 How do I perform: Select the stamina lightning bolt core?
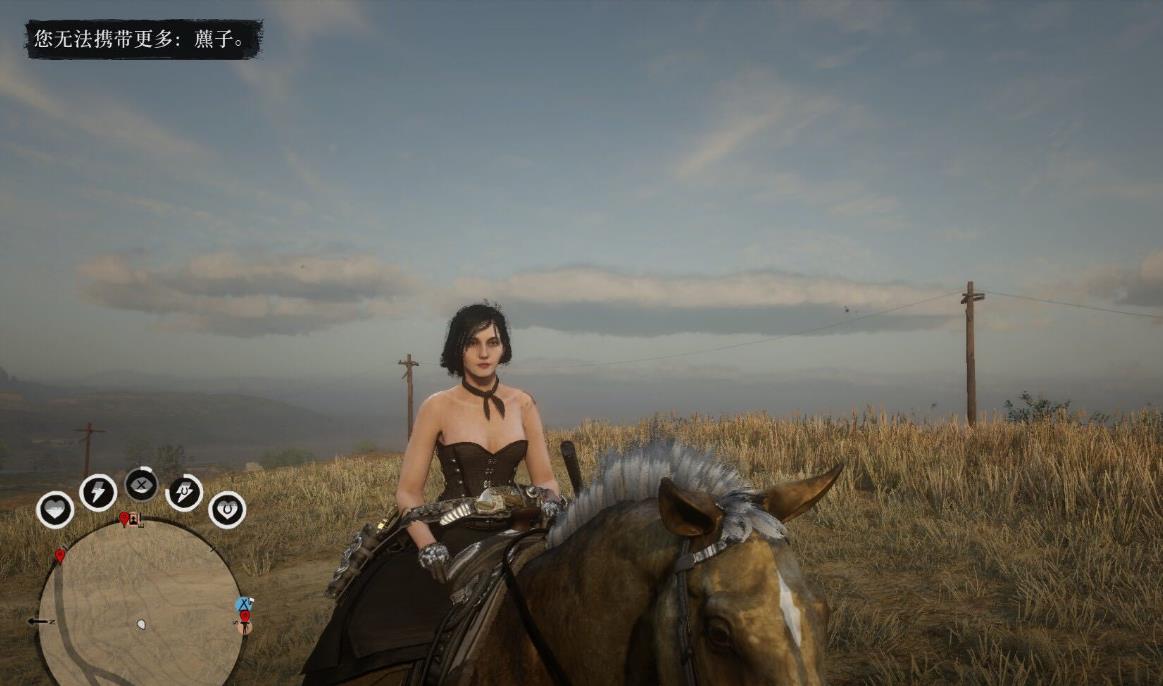[98, 492]
